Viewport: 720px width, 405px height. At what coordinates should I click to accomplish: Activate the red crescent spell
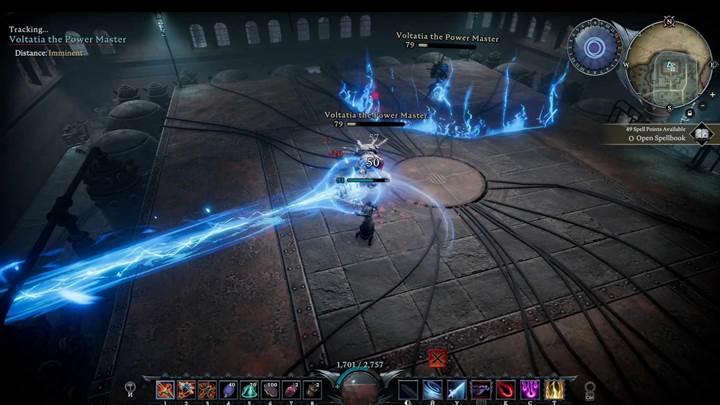[503, 389]
